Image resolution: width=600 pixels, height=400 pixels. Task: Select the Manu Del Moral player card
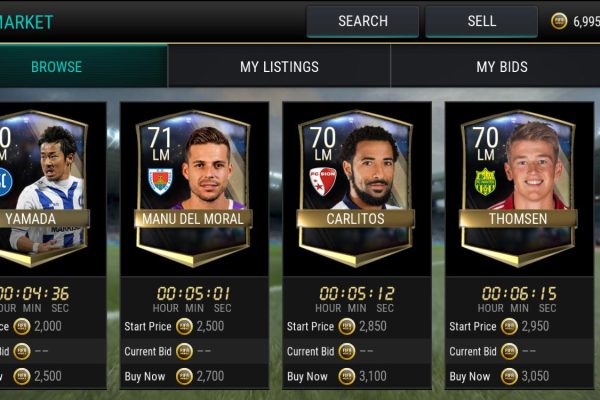tap(194, 188)
